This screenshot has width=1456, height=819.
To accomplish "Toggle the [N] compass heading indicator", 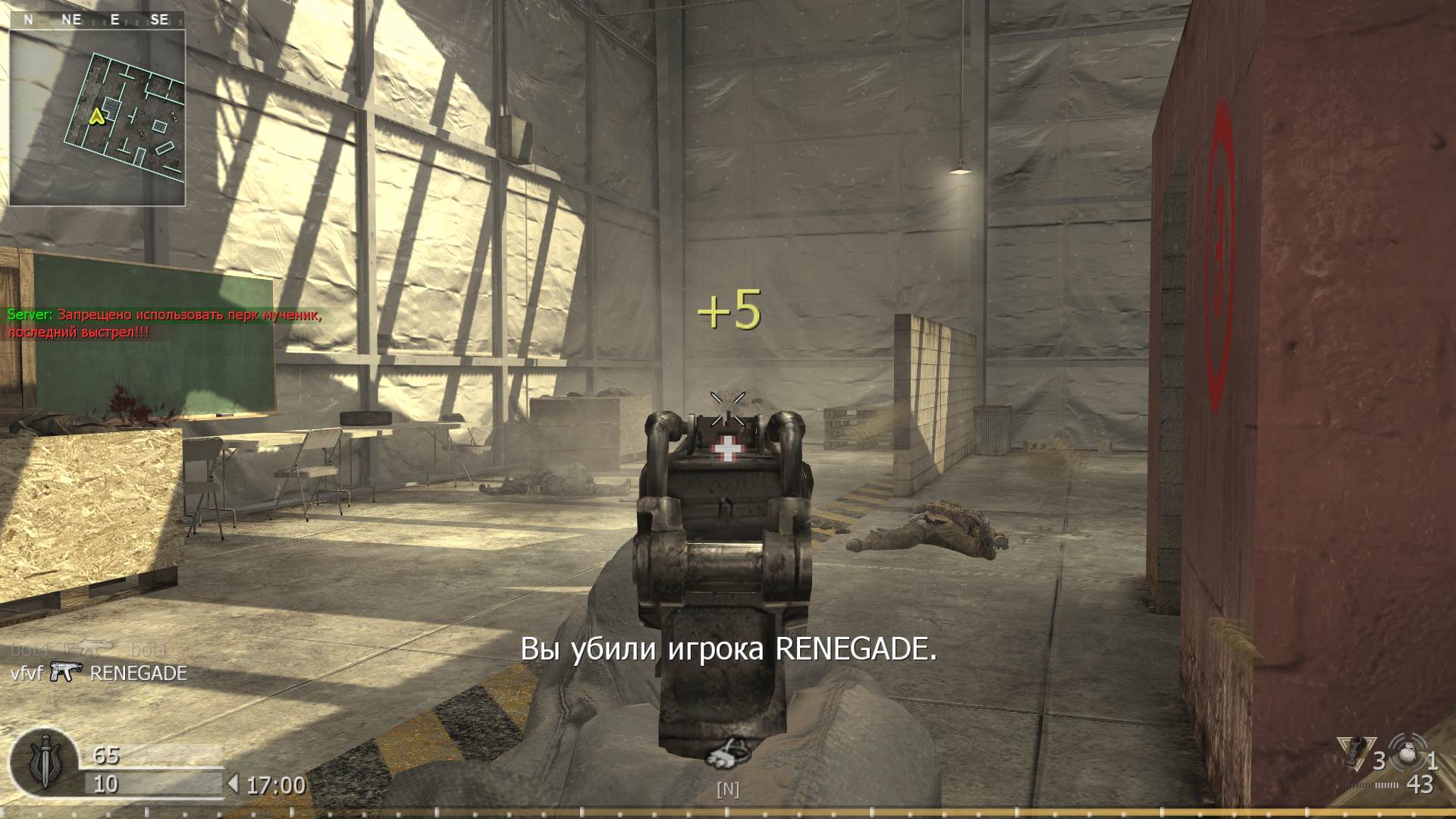I will (727, 789).
